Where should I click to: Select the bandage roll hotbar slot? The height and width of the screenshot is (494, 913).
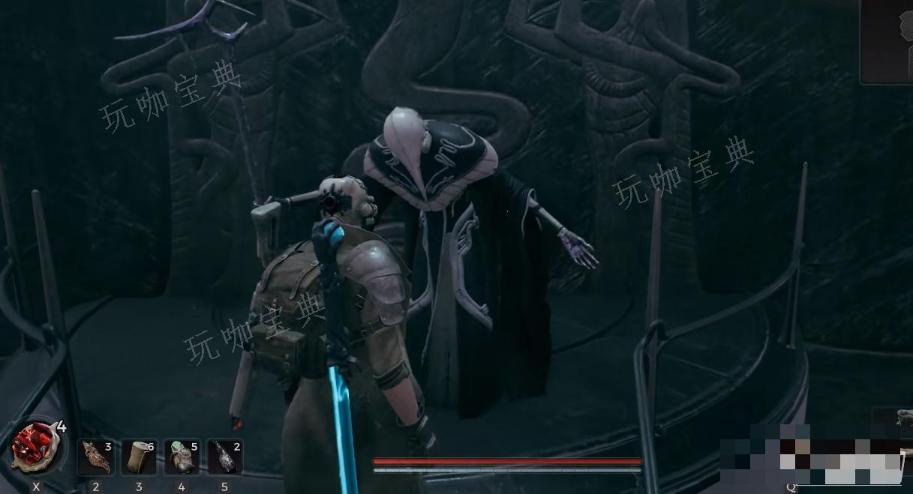coord(139,456)
